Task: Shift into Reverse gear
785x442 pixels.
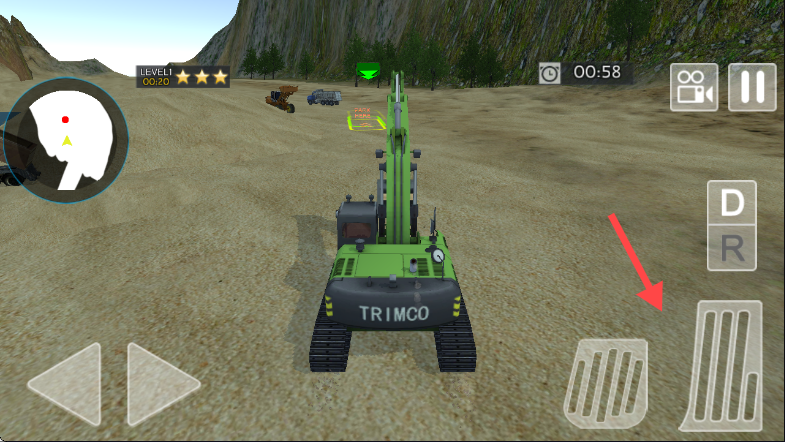Action: pyautogui.click(x=732, y=248)
